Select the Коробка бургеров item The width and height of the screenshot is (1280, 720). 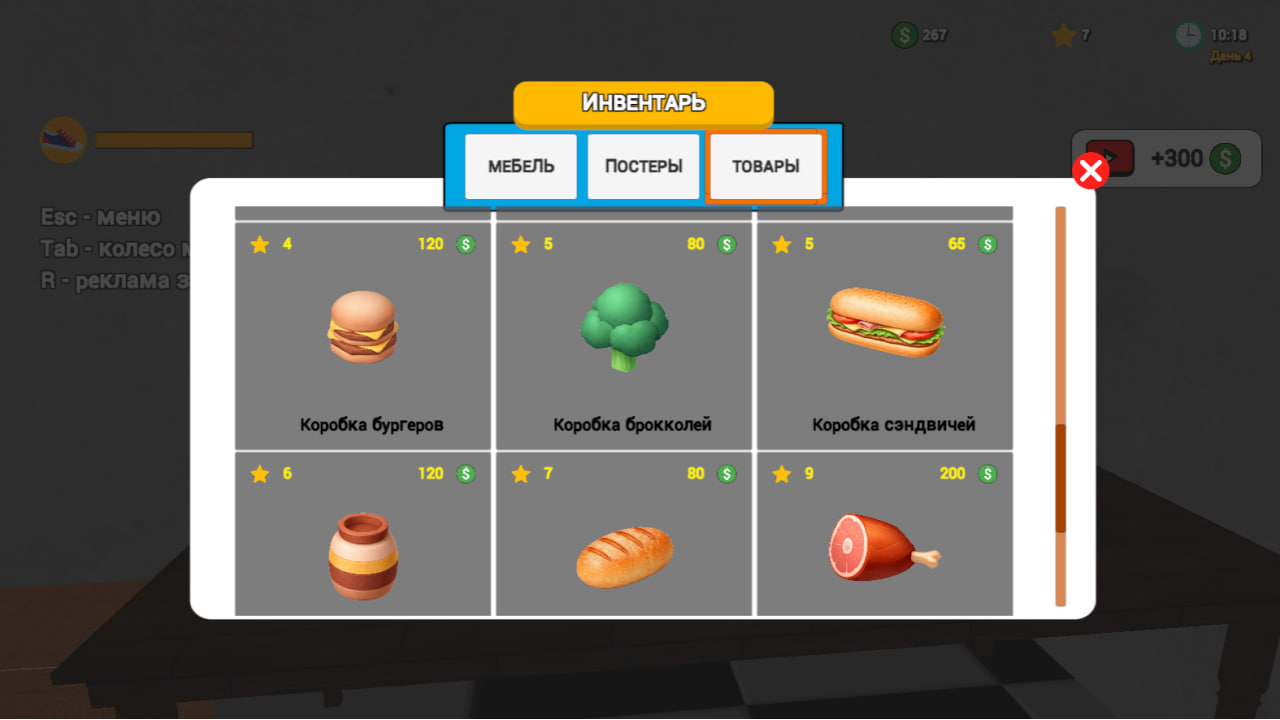[362, 335]
